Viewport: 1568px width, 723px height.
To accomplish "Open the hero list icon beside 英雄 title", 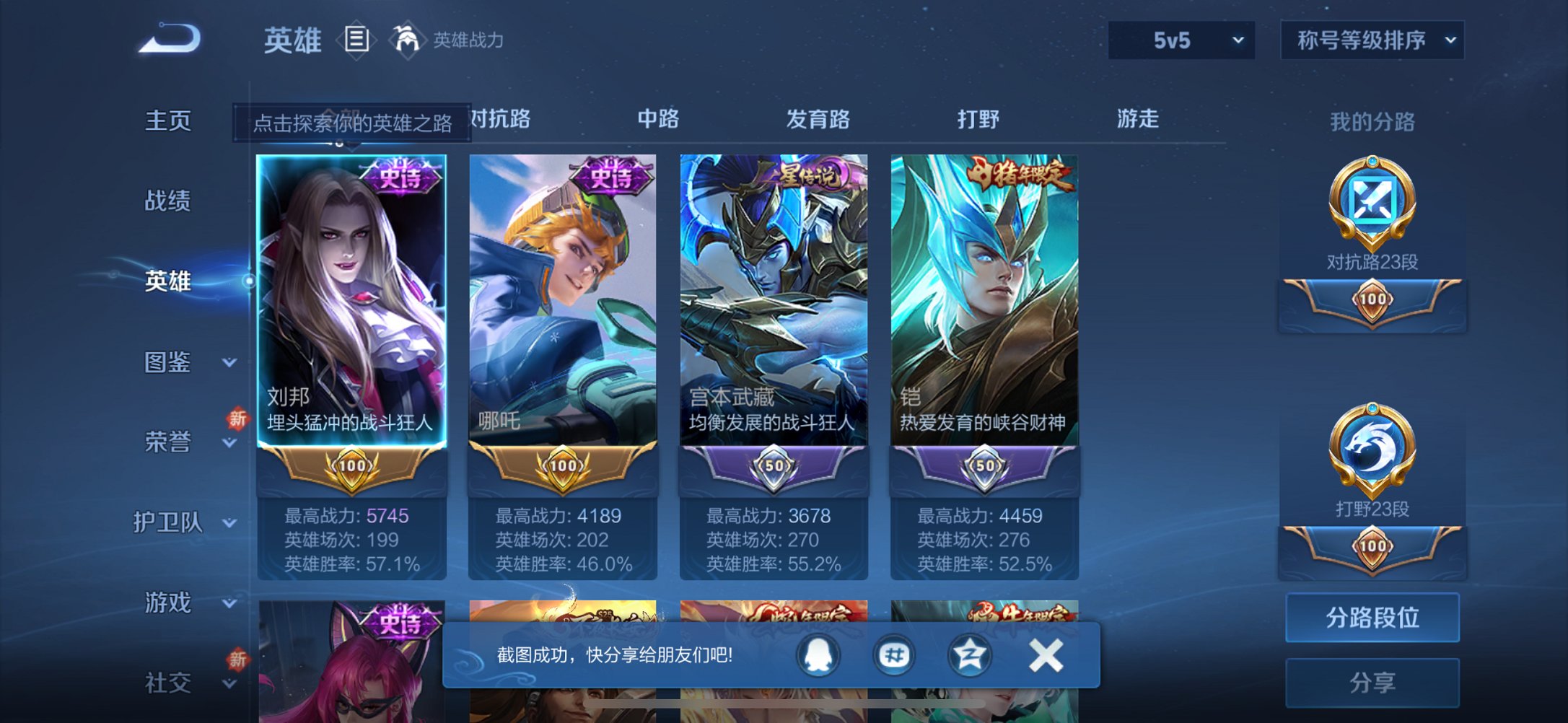I will (x=357, y=40).
